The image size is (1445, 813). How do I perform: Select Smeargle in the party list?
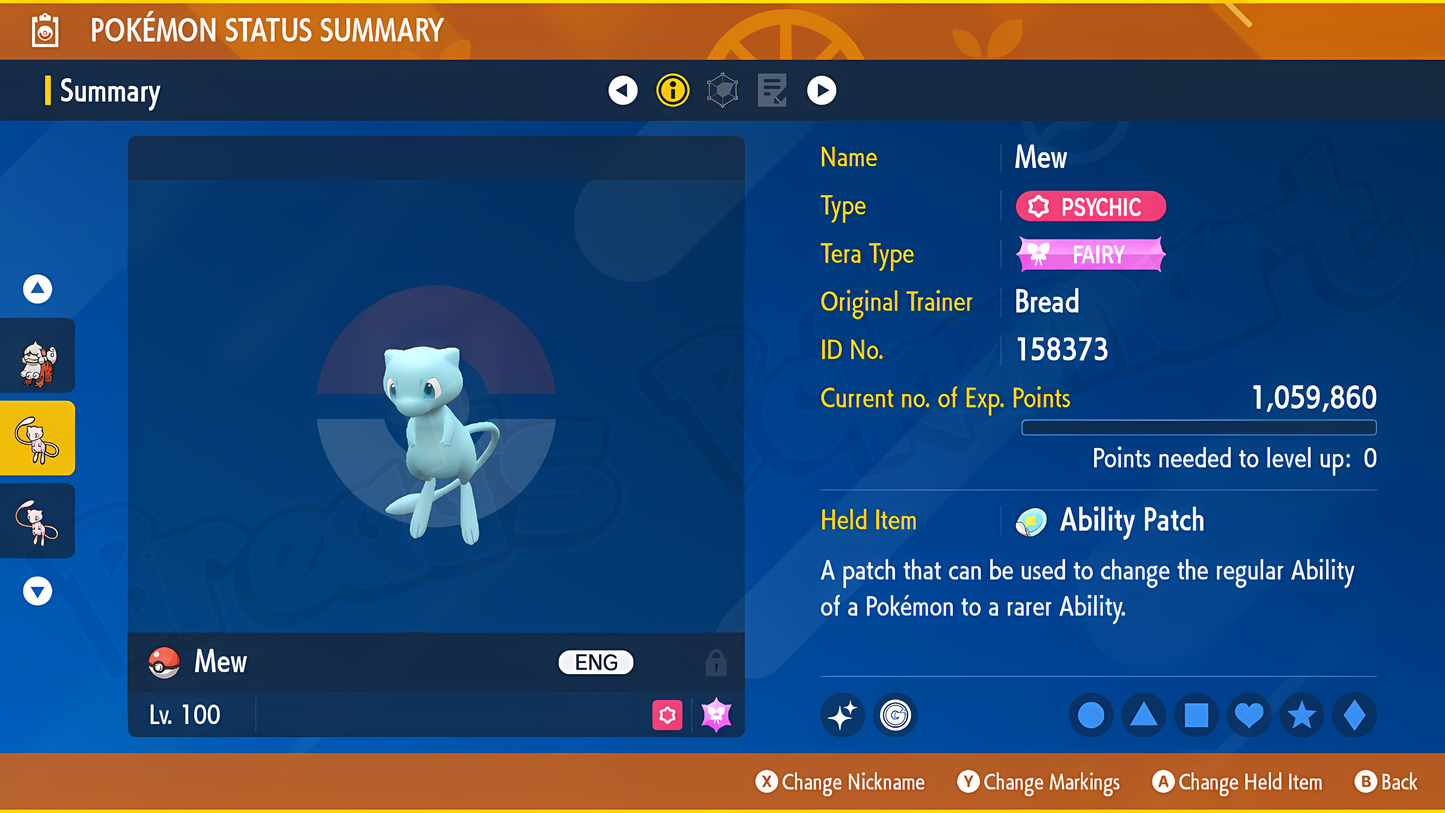point(38,357)
